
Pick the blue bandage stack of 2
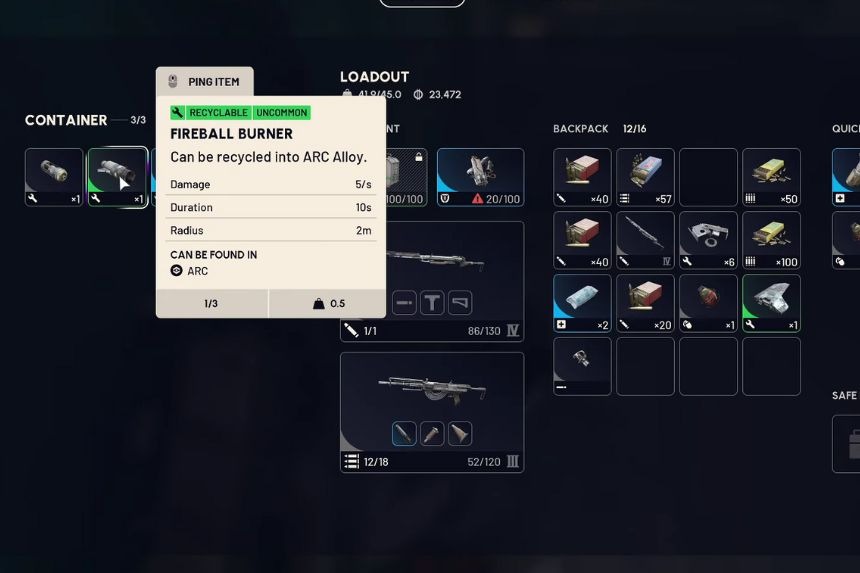[582, 303]
